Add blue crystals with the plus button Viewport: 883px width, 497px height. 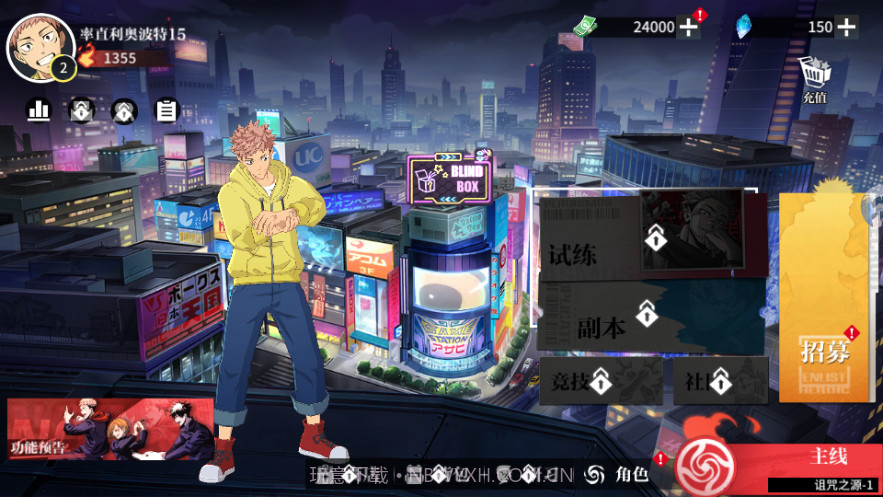point(846,27)
